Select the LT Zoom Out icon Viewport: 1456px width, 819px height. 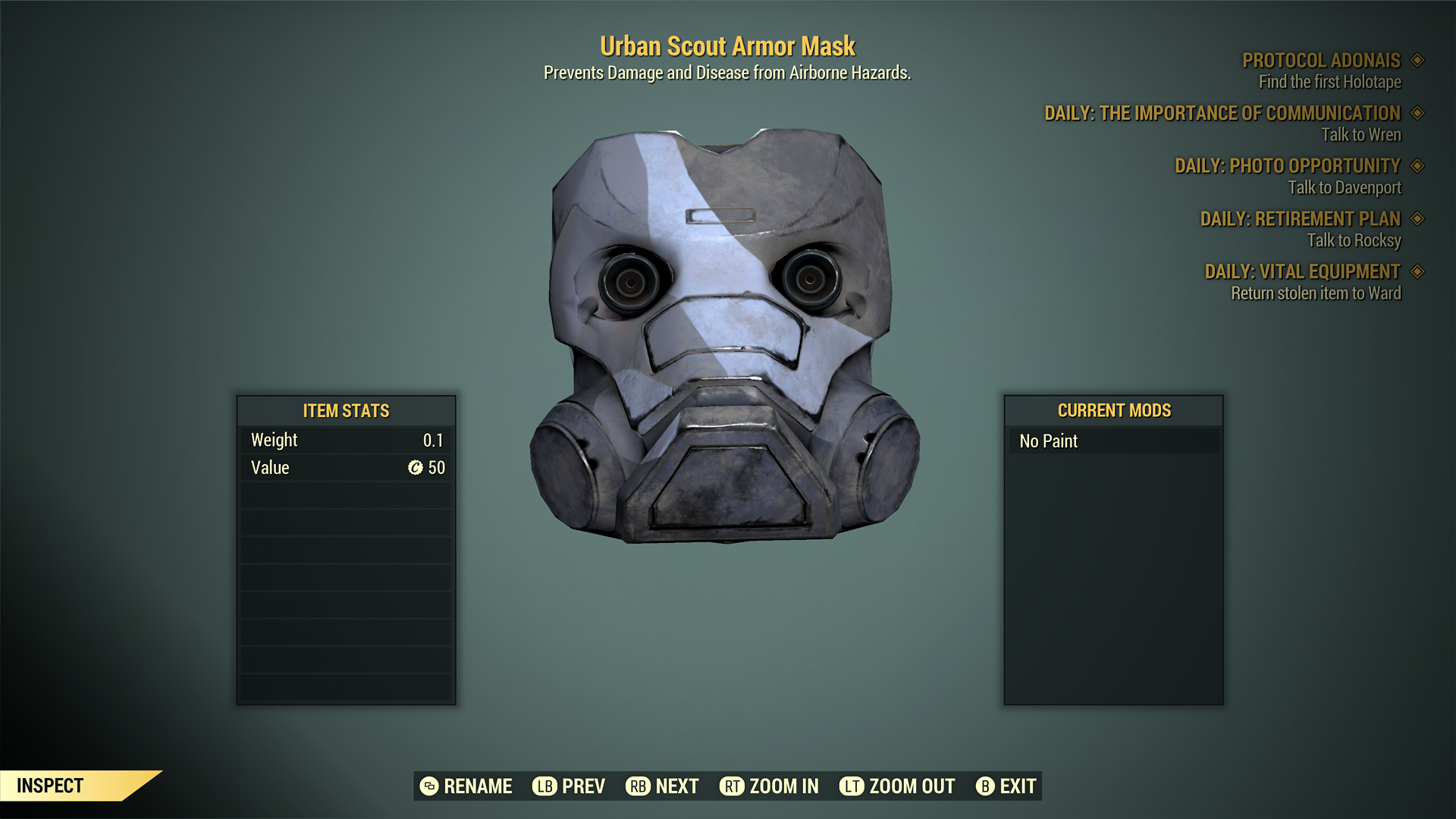point(852,786)
